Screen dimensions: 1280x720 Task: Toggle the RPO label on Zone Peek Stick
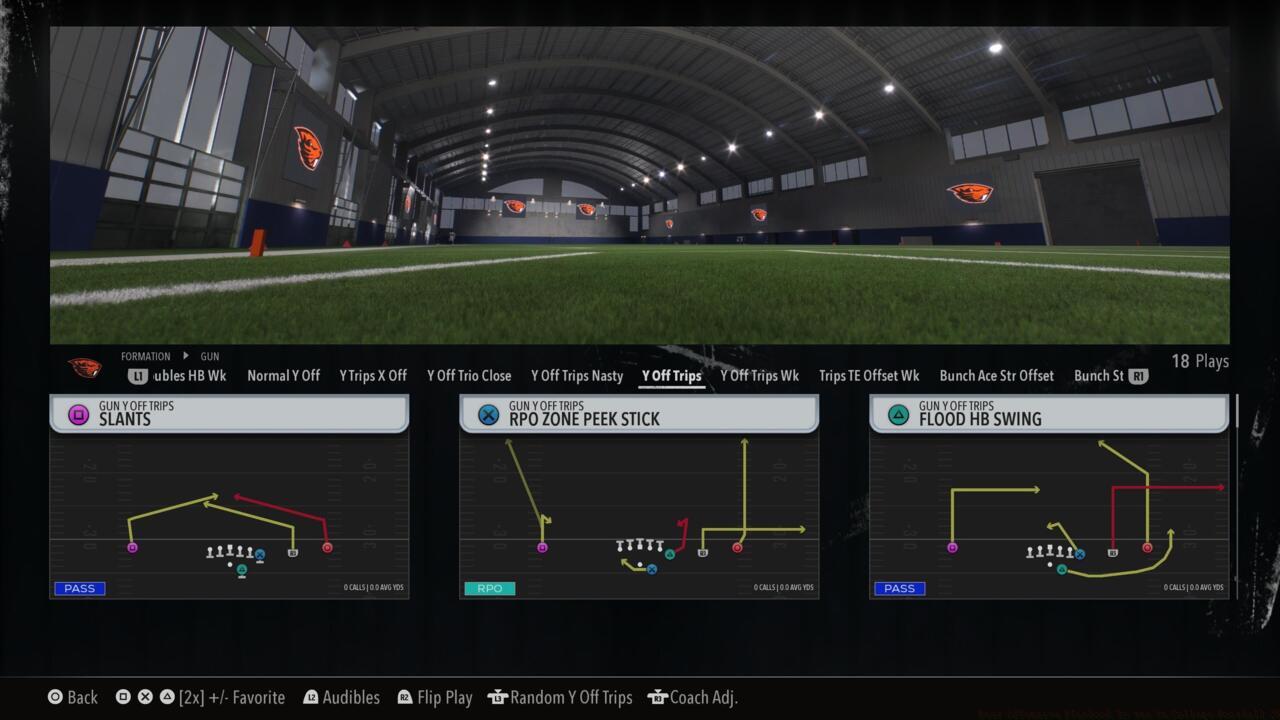pos(489,588)
